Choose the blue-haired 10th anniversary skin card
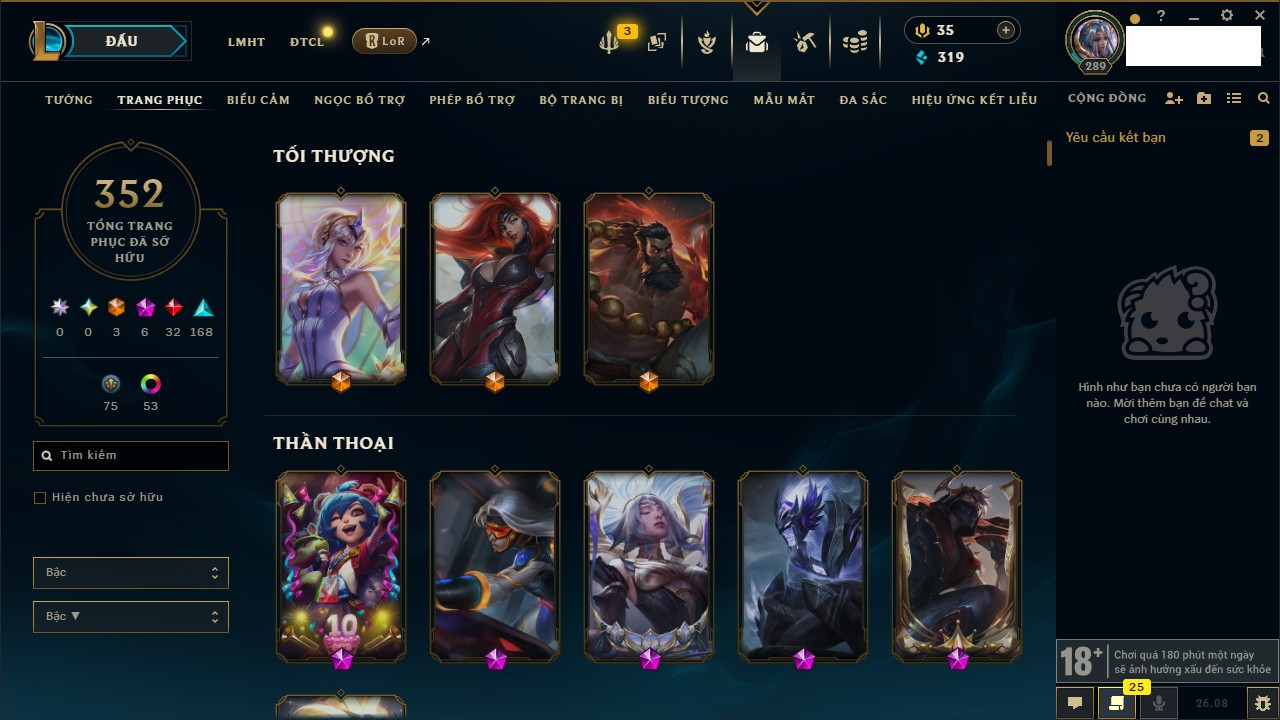The height and width of the screenshot is (720, 1280). (341, 565)
